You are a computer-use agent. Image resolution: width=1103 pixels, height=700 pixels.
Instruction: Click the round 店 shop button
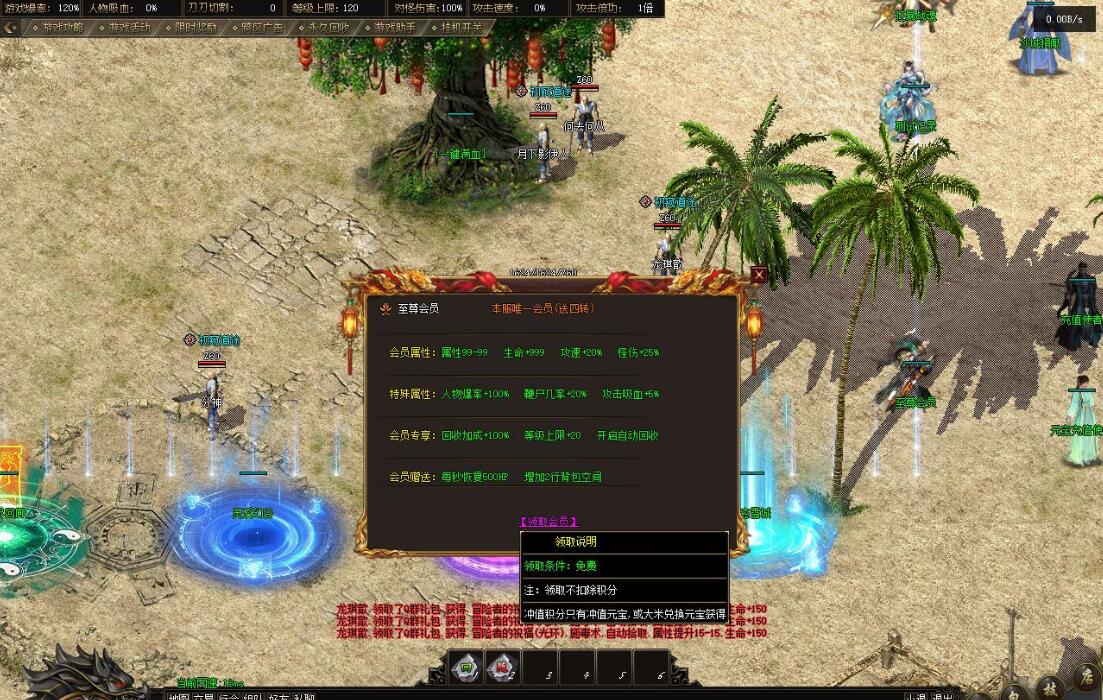pos(1087,680)
